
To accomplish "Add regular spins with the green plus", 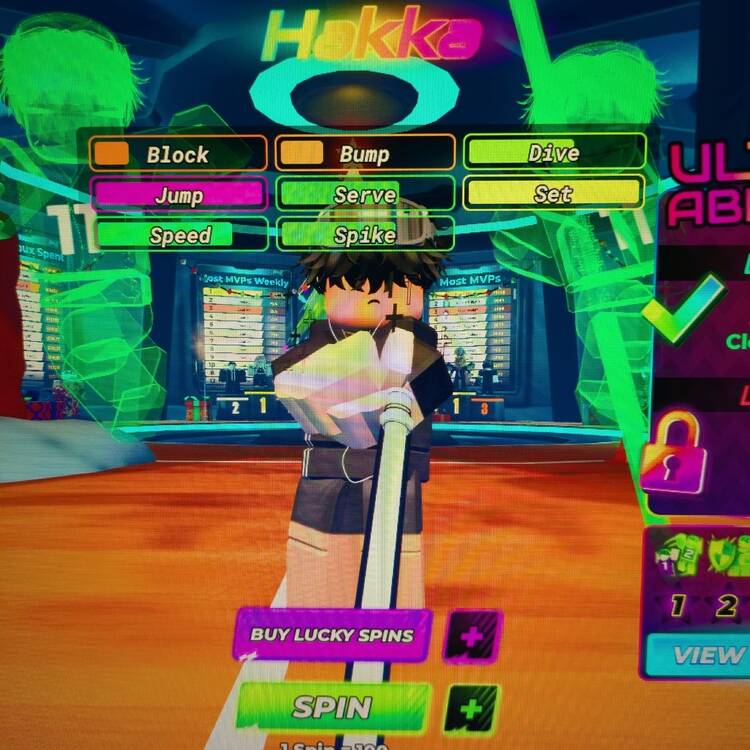I will coord(471,710).
